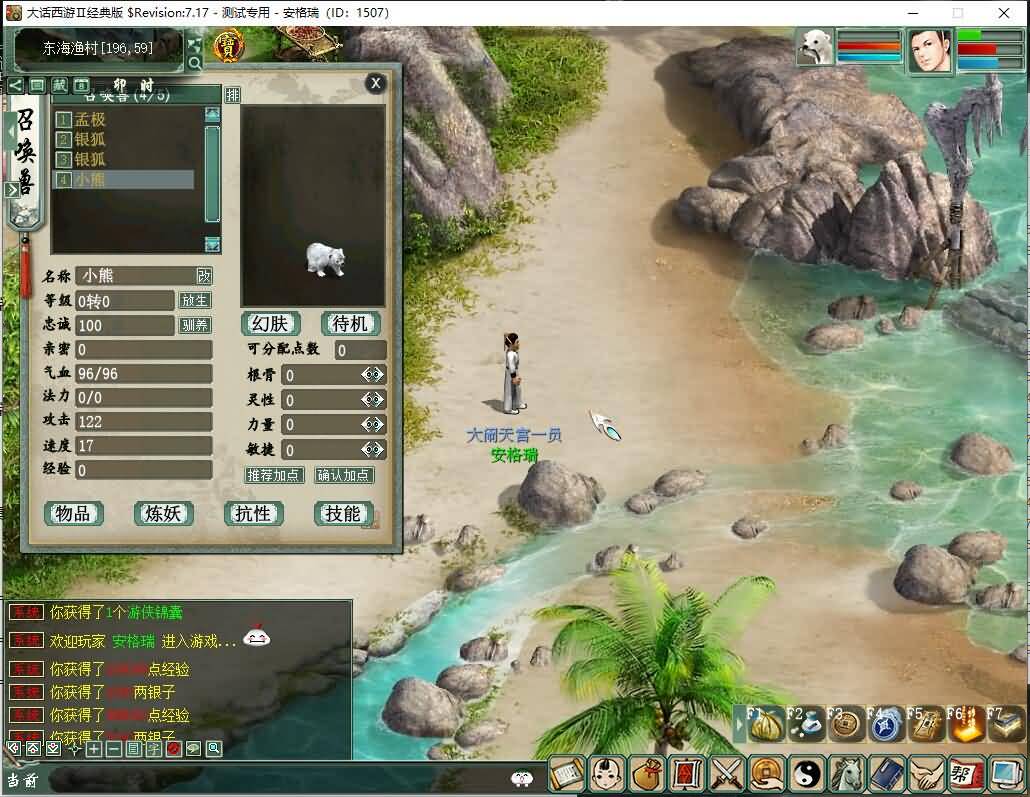
Task: Open the yin-yang icon in bottom bar
Action: tap(805, 773)
